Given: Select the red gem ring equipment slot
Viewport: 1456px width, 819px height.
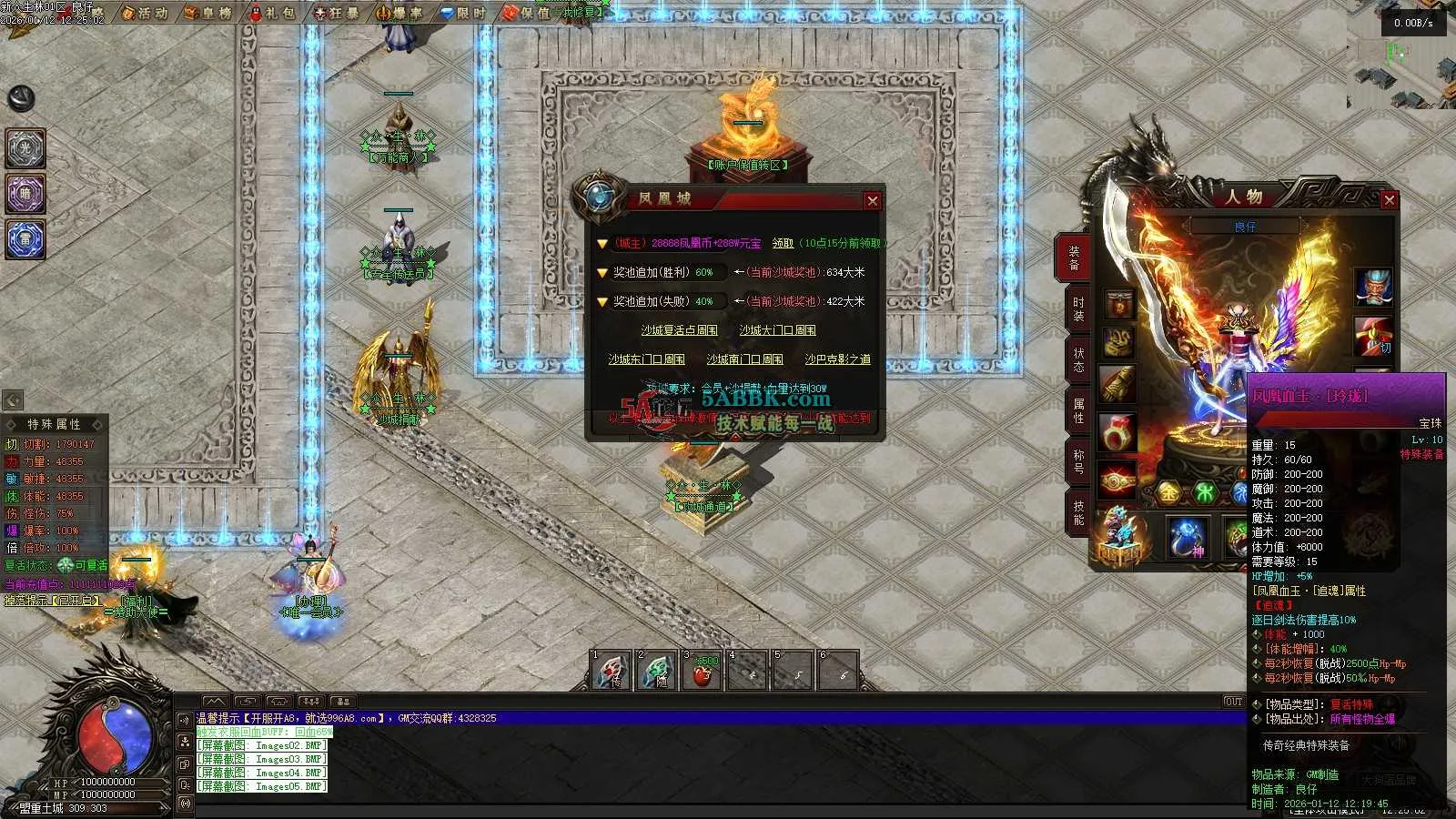Looking at the screenshot, I should pyautogui.click(x=1118, y=432).
